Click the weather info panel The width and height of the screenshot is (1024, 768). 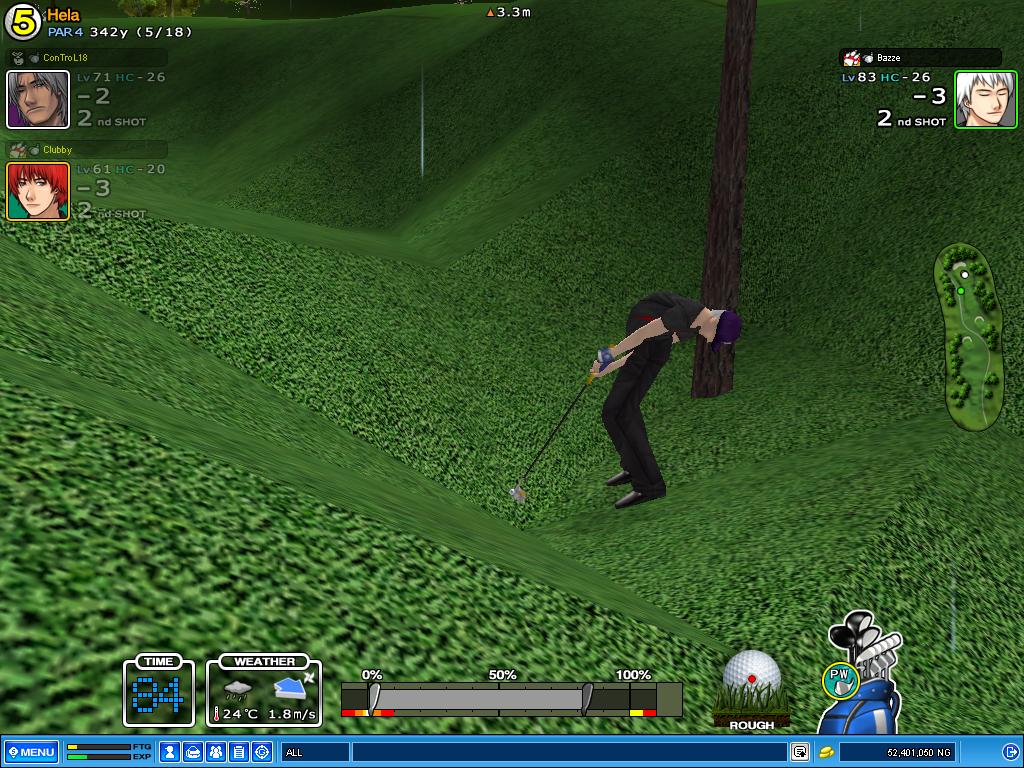(264, 692)
